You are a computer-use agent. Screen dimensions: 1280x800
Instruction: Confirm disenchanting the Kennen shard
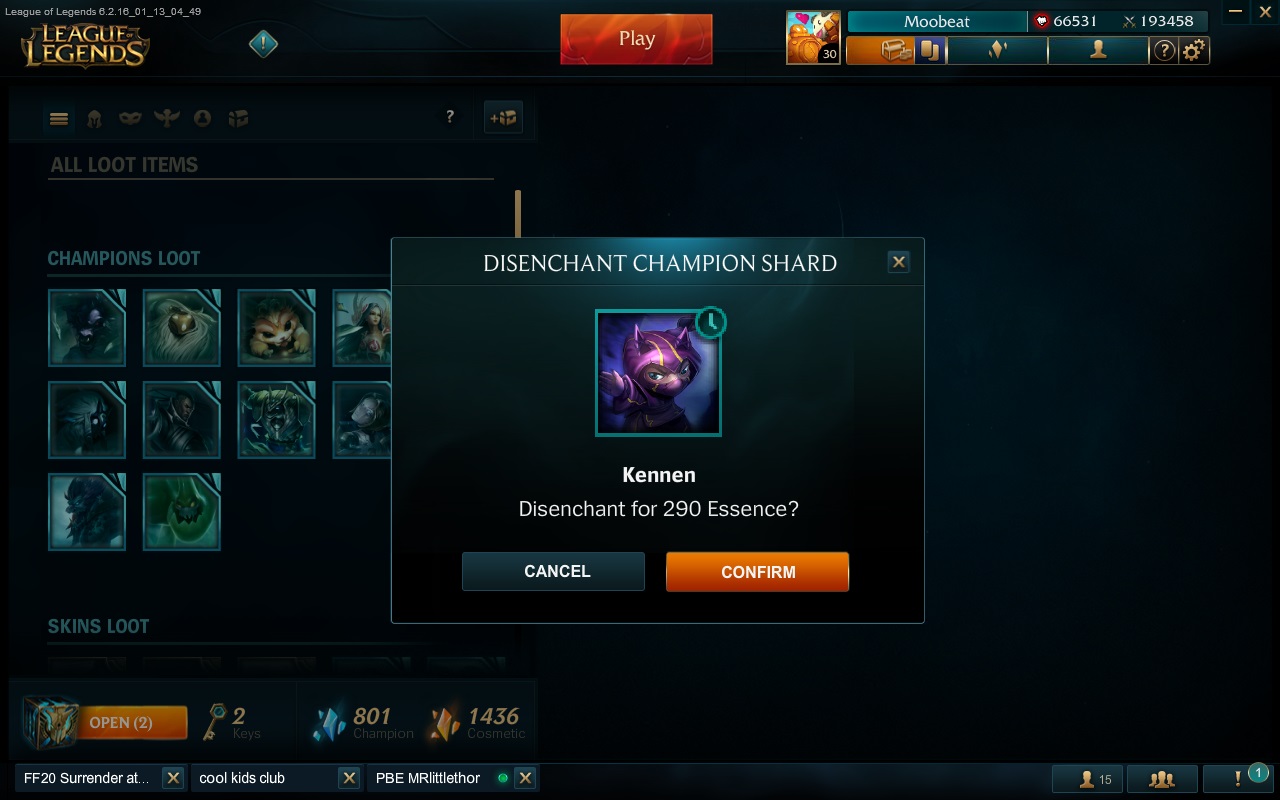point(757,571)
